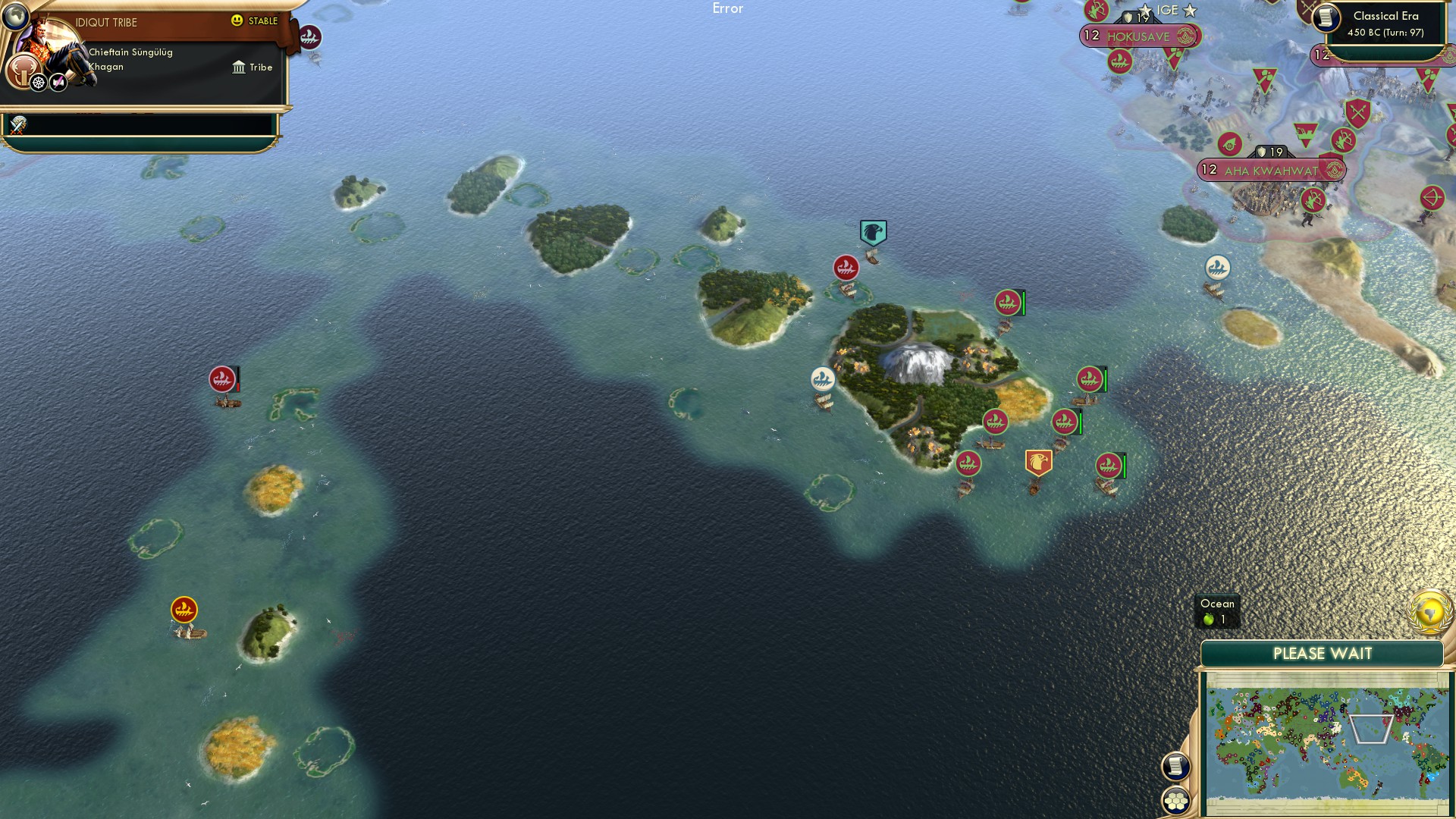The height and width of the screenshot is (819, 1456).
Task: Open the religion overview dharma wheel icon
Action: coord(37,83)
